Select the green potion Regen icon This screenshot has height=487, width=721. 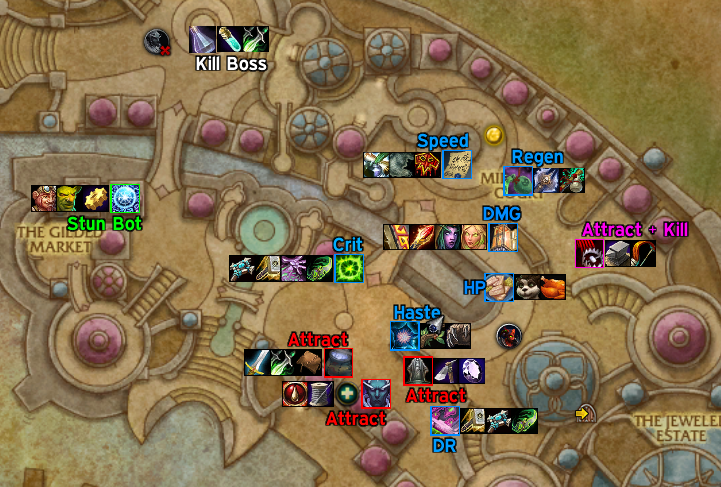click(572, 180)
